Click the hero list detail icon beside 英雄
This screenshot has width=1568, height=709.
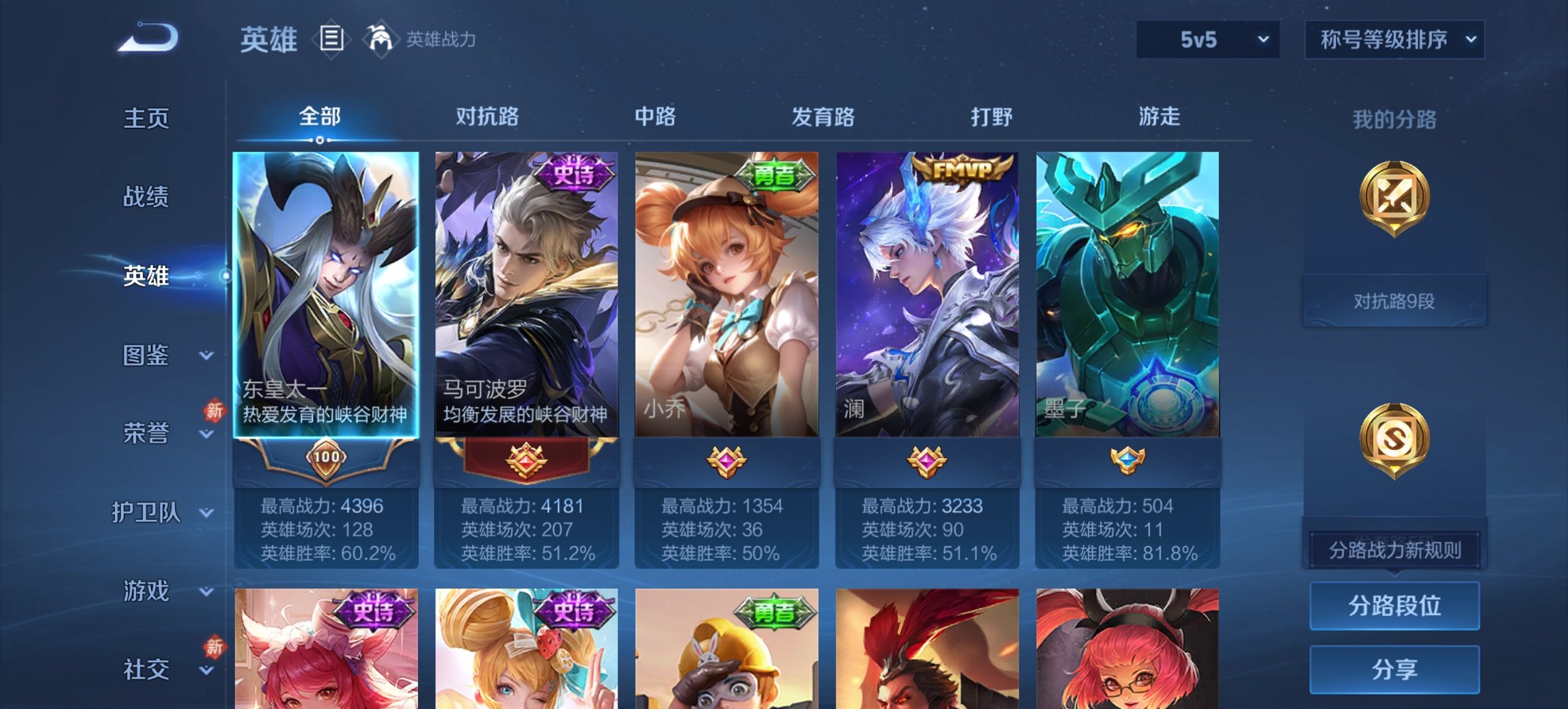[x=331, y=39]
